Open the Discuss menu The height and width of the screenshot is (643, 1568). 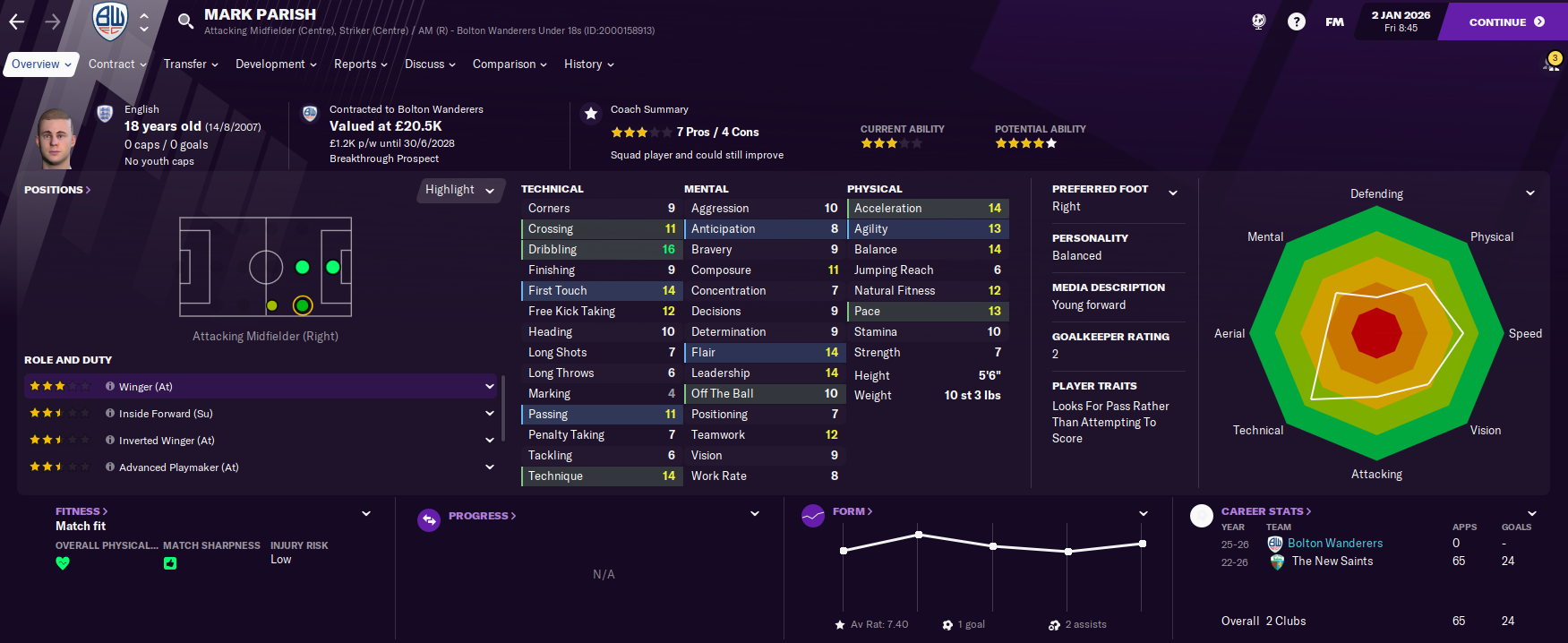tap(430, 64)
